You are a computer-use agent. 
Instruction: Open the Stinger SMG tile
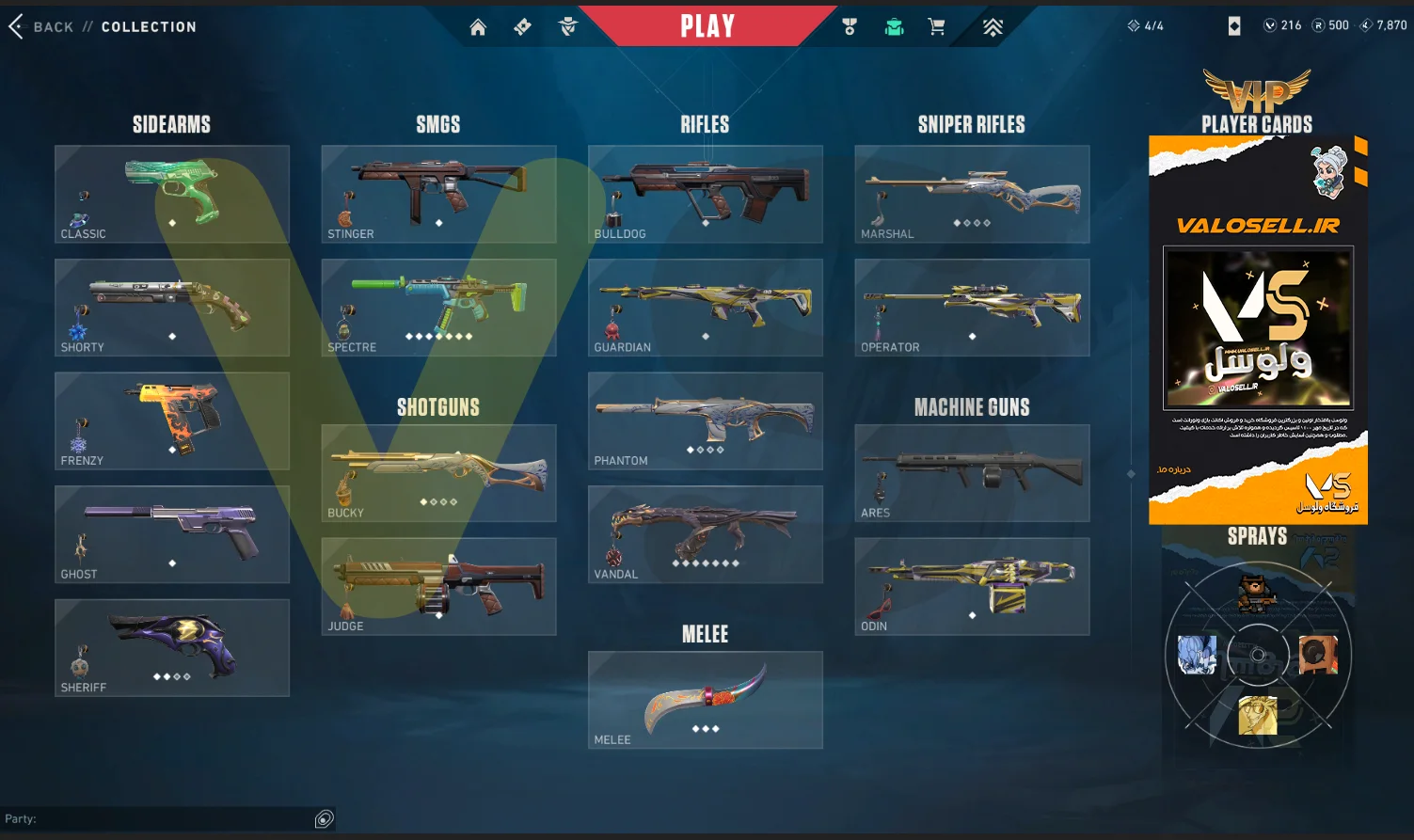click(438, 194)
